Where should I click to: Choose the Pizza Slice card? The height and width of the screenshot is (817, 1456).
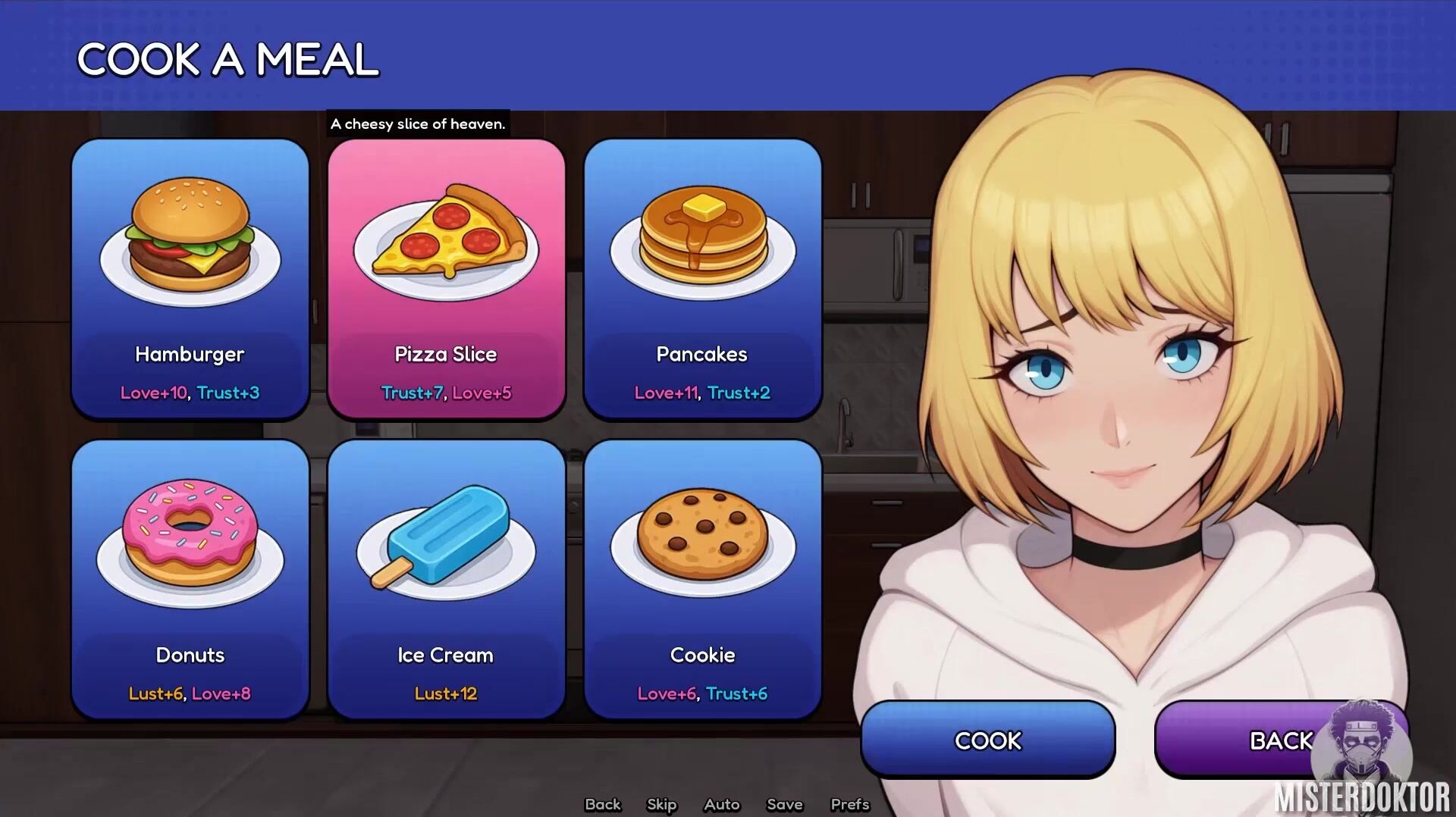[x=446, y=278]
